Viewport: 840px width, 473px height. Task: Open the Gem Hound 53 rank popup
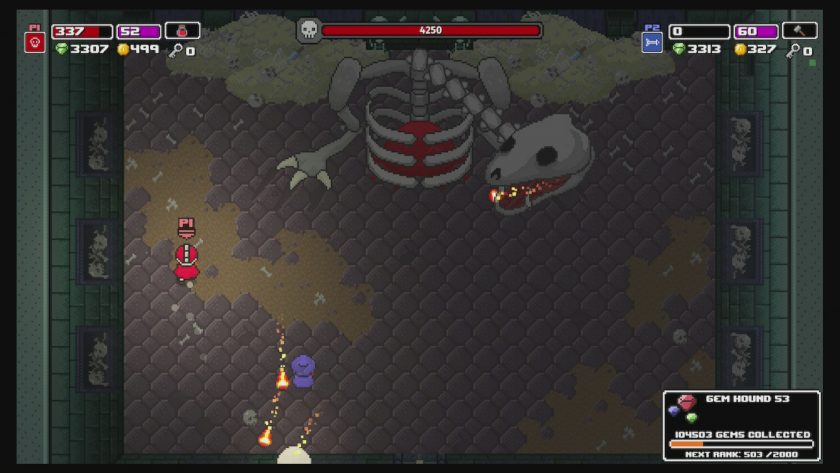click(x=741, y=425)
